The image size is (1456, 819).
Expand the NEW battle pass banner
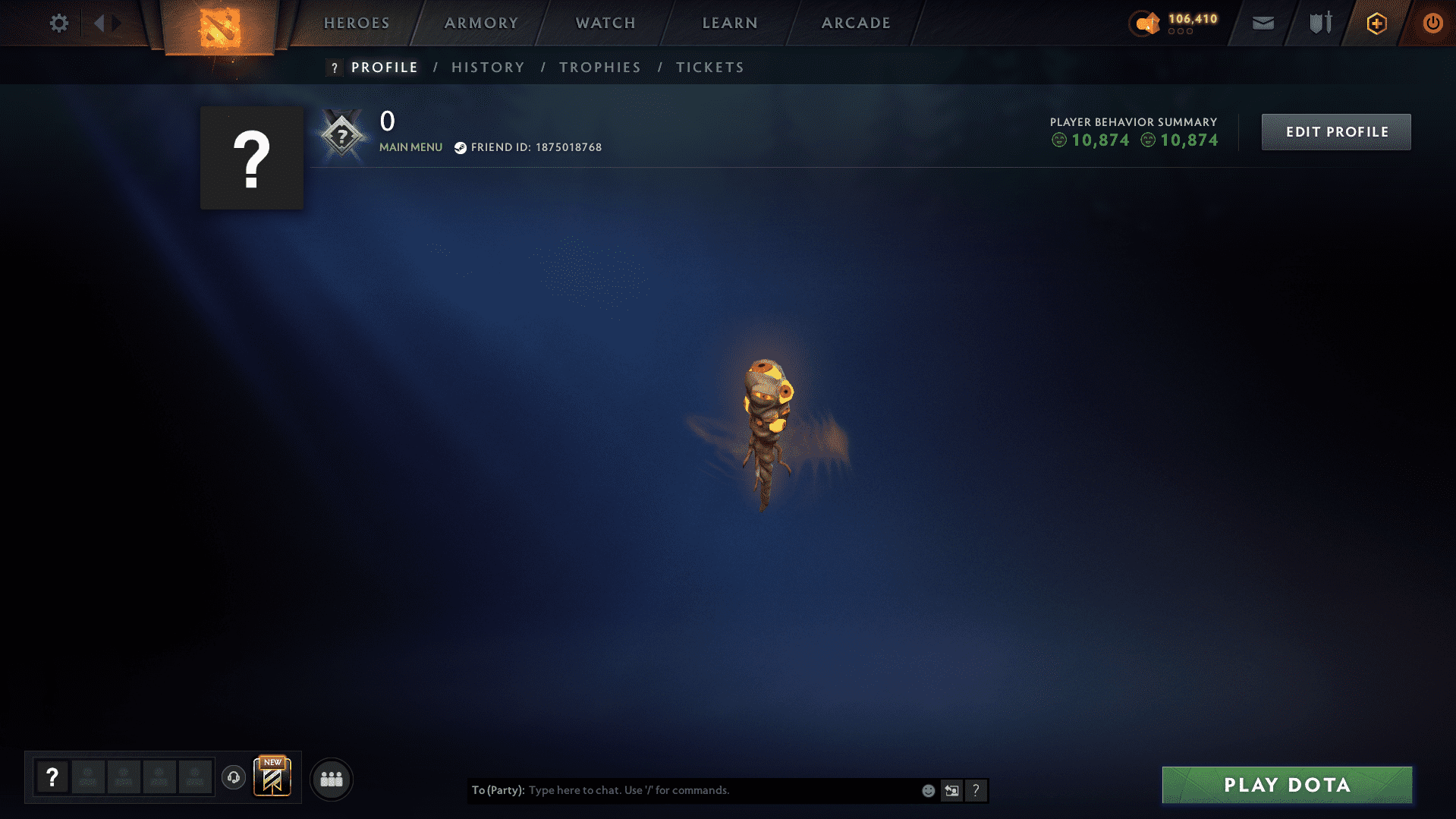tap(272, 776)
